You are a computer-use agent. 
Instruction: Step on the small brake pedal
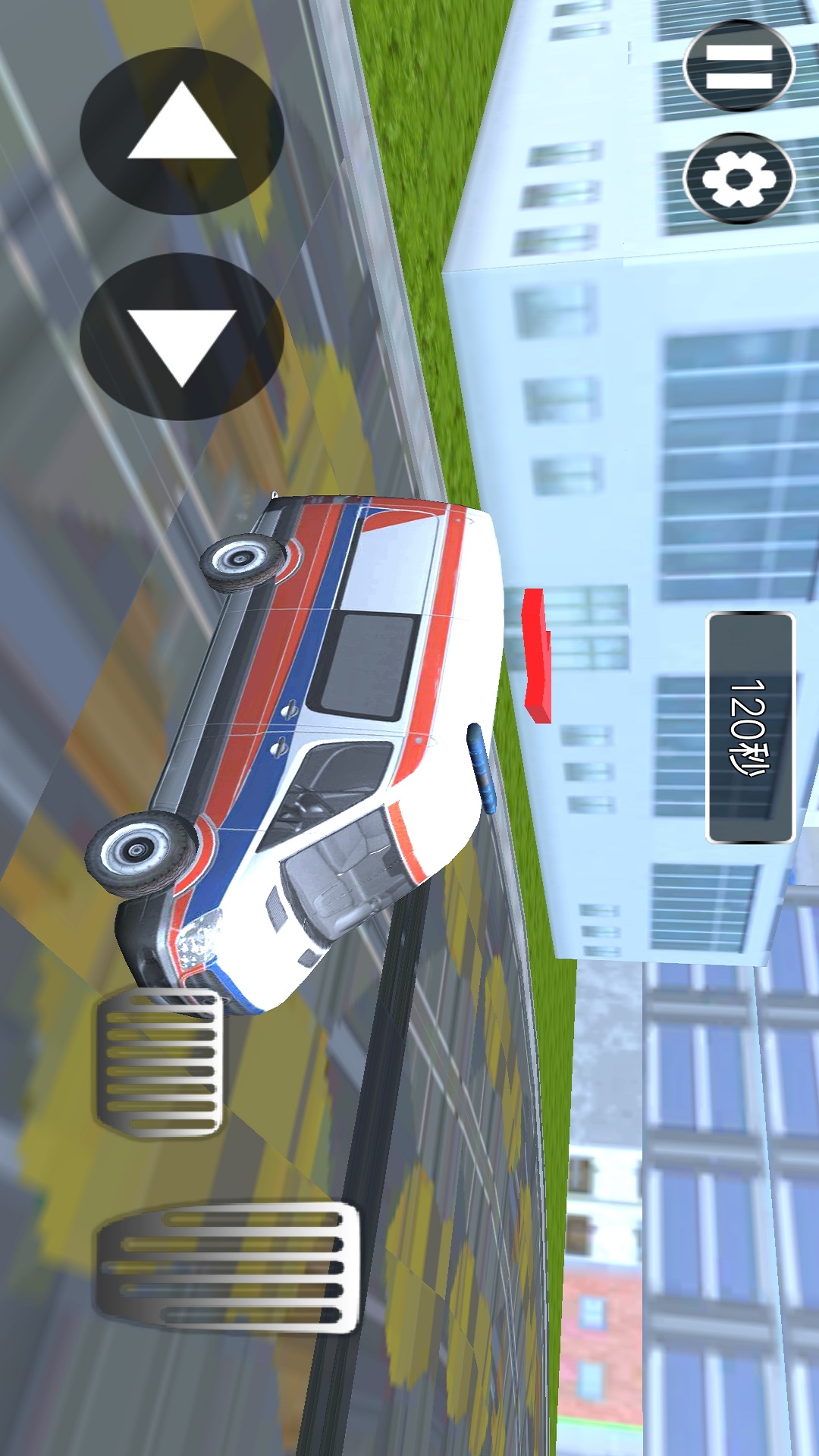tap(160, 1063)
